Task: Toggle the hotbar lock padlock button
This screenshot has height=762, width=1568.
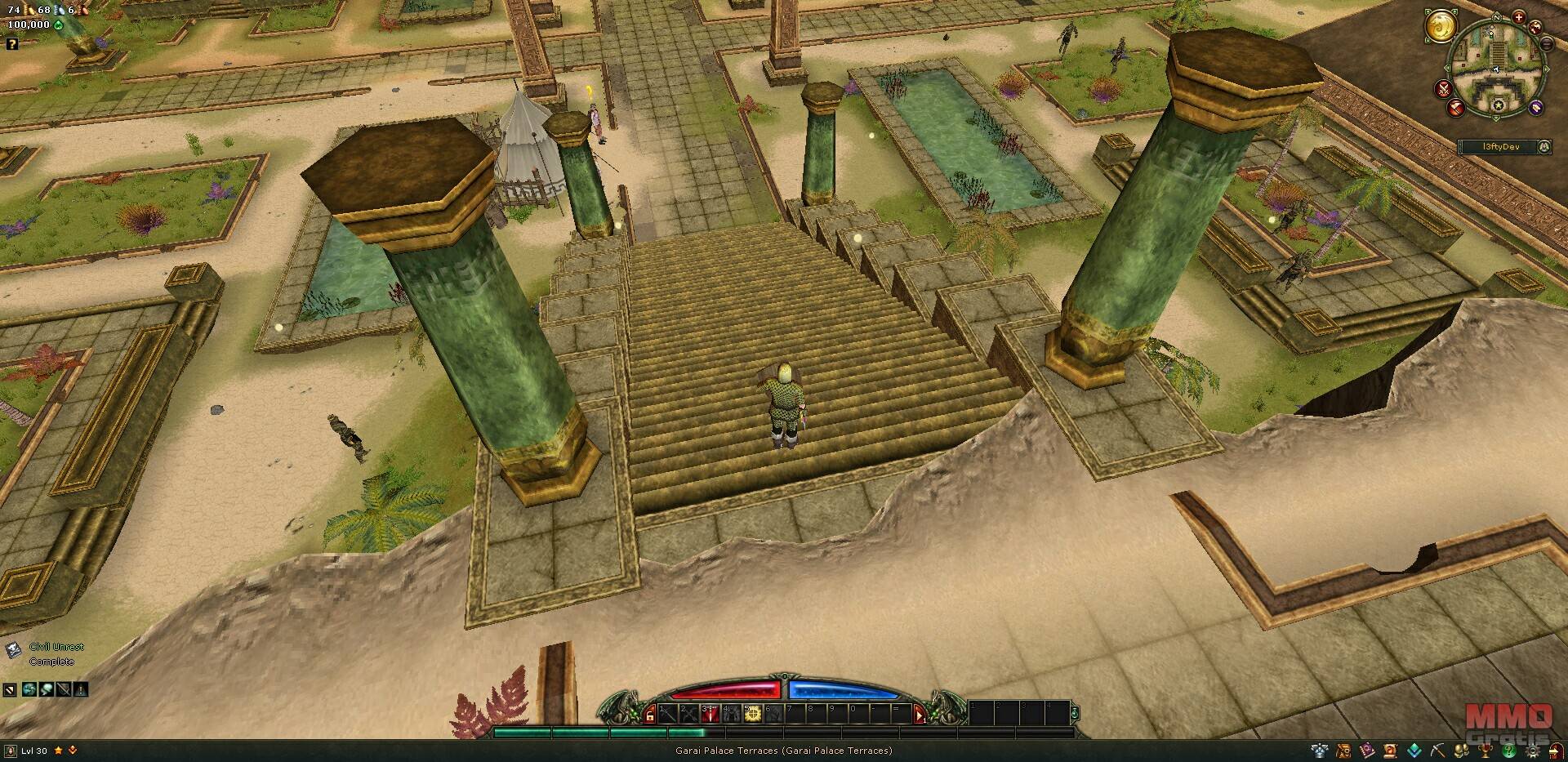Action: (x=650, y=715)
